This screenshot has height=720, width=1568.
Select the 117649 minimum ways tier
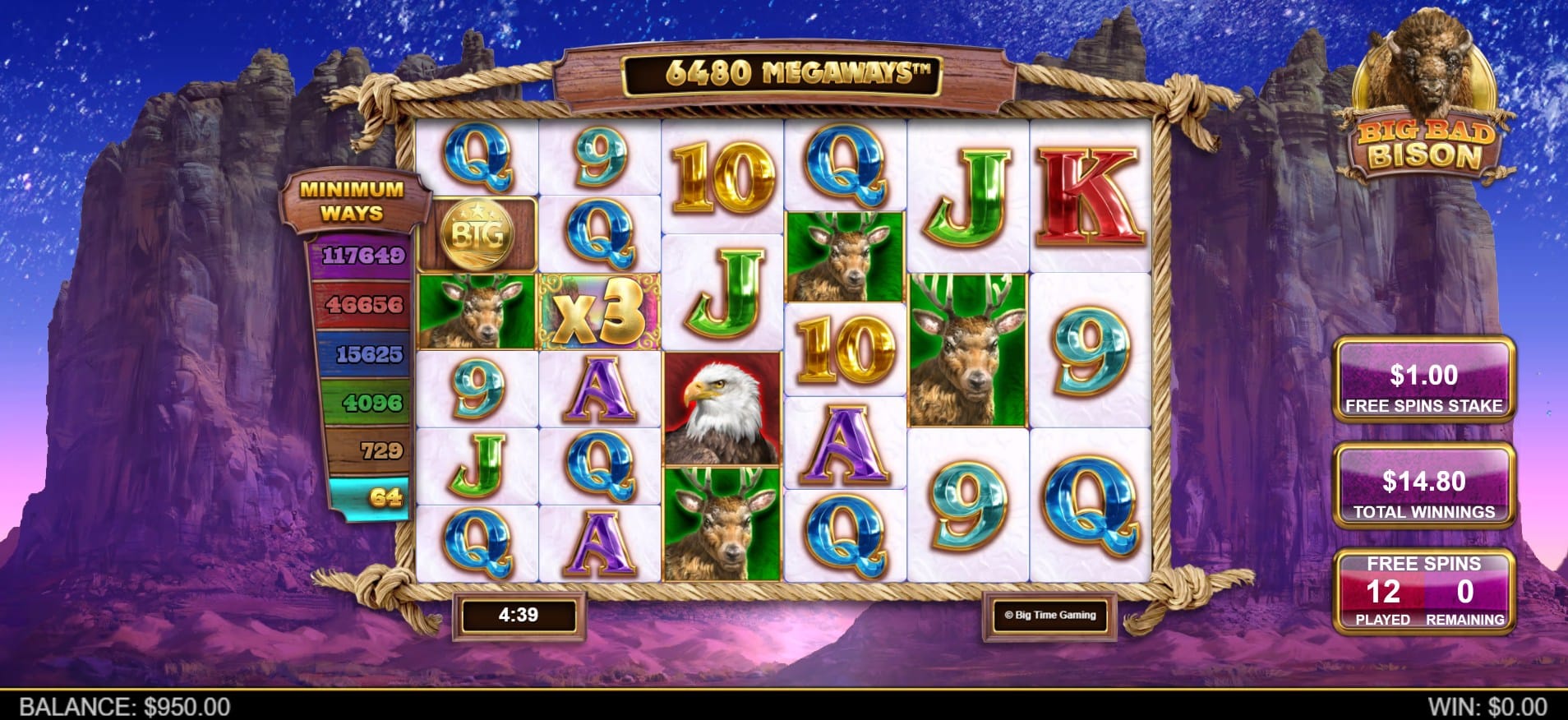pyautogui.click(x=362, y=256)
